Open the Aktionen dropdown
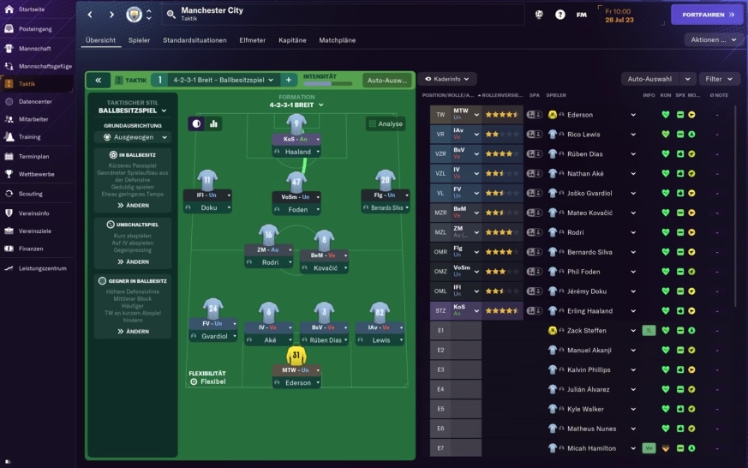This screenshot has width=748, height=468. (x=713, y=40)
